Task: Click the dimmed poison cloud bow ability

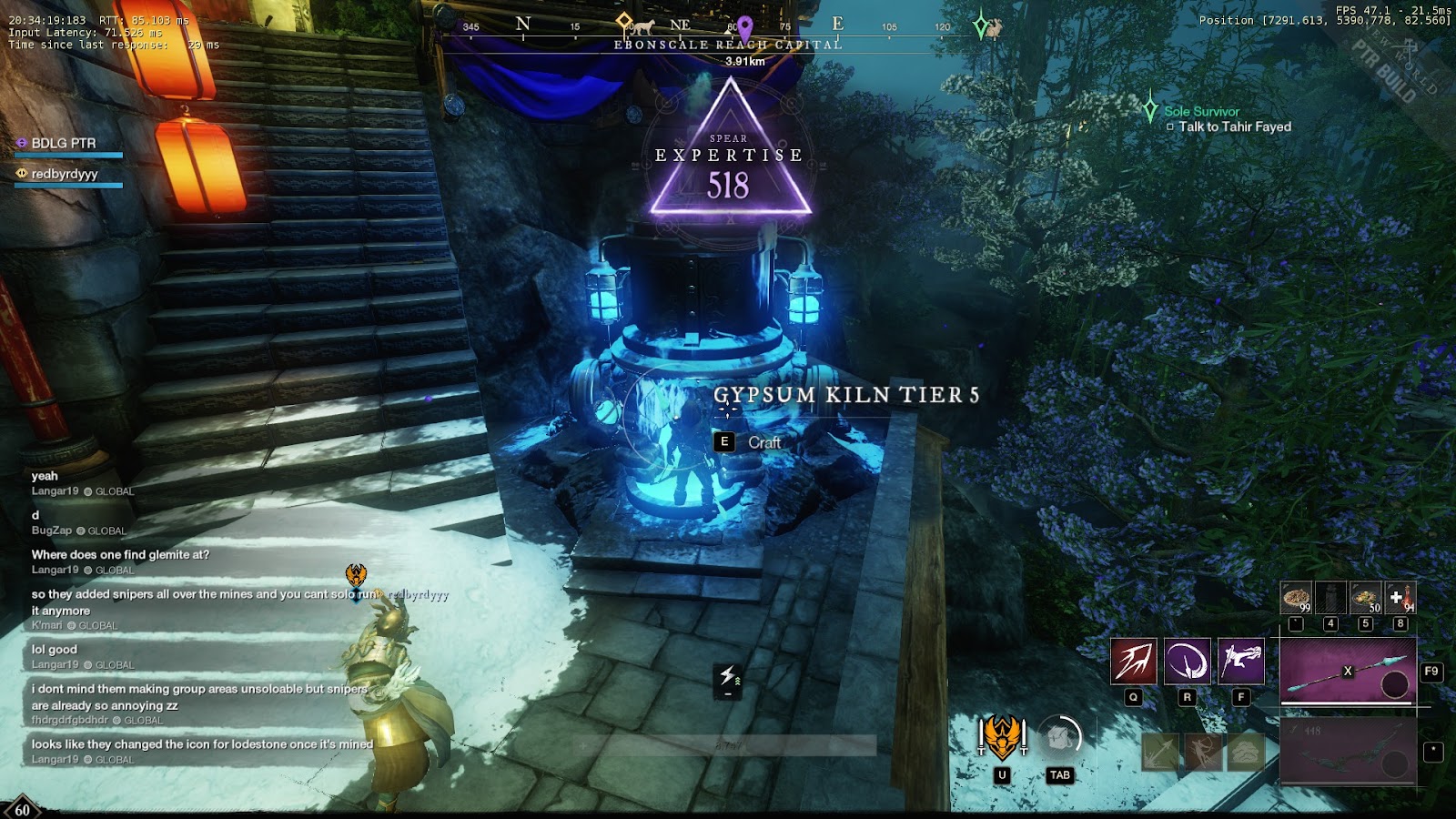Action: pos(1247,752)
